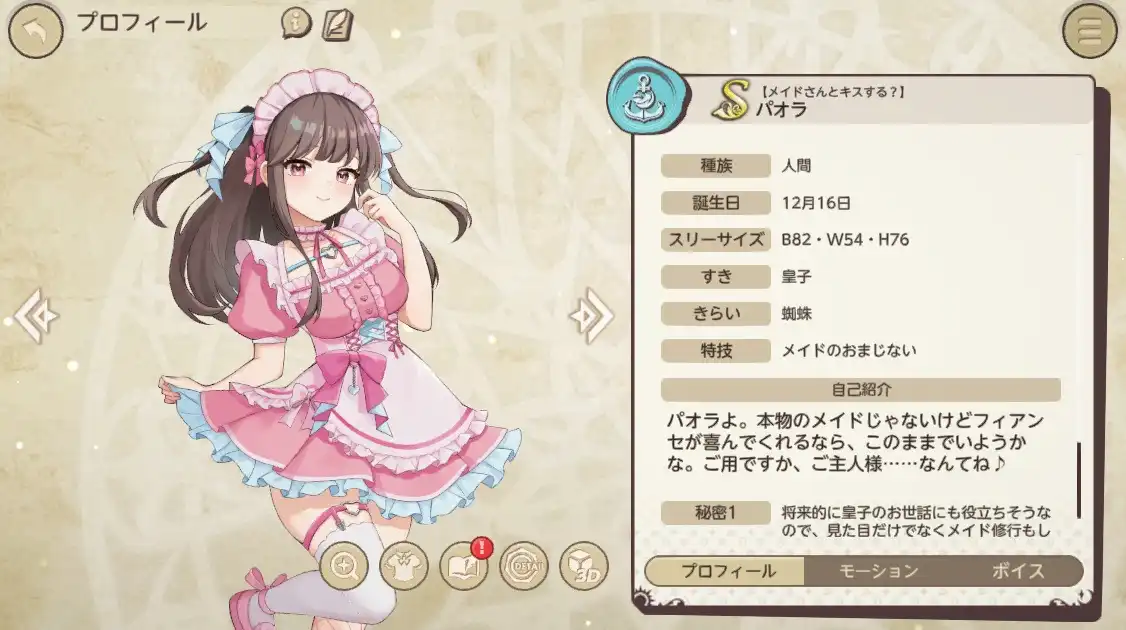Open the feather quill notebook icon
The image size is (1126, 630).
point(337,23)
